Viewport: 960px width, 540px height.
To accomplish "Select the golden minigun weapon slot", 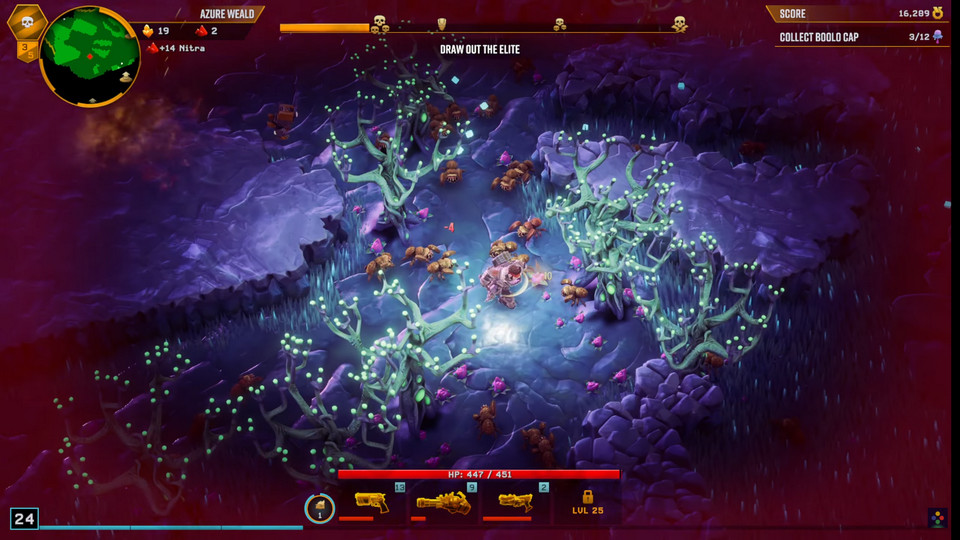I will (443, 503).
